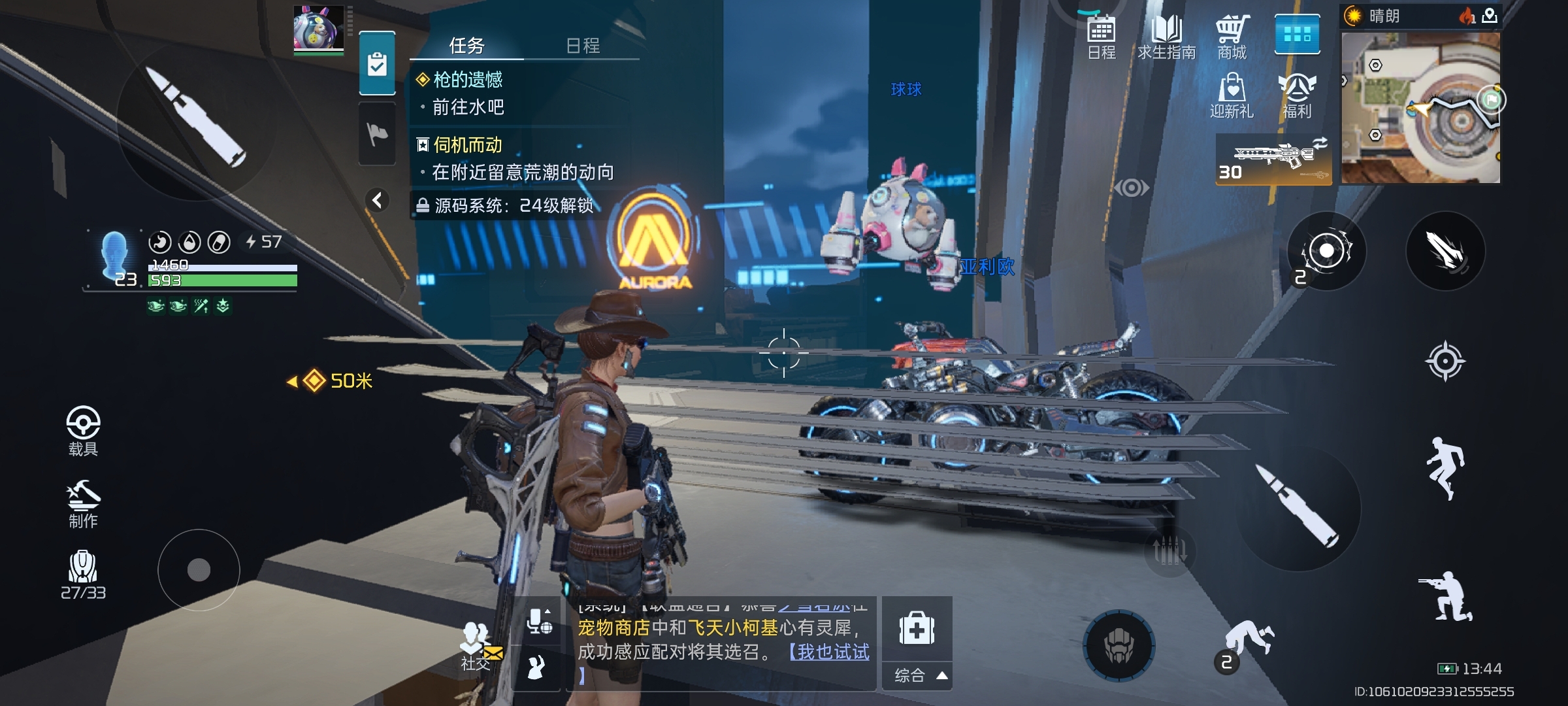Image resolution: width=1568 pixels, height=706 pixels.
Task: Open the 日程 calendar icon
Action: pyautogui.click(x=1102, y=37)
